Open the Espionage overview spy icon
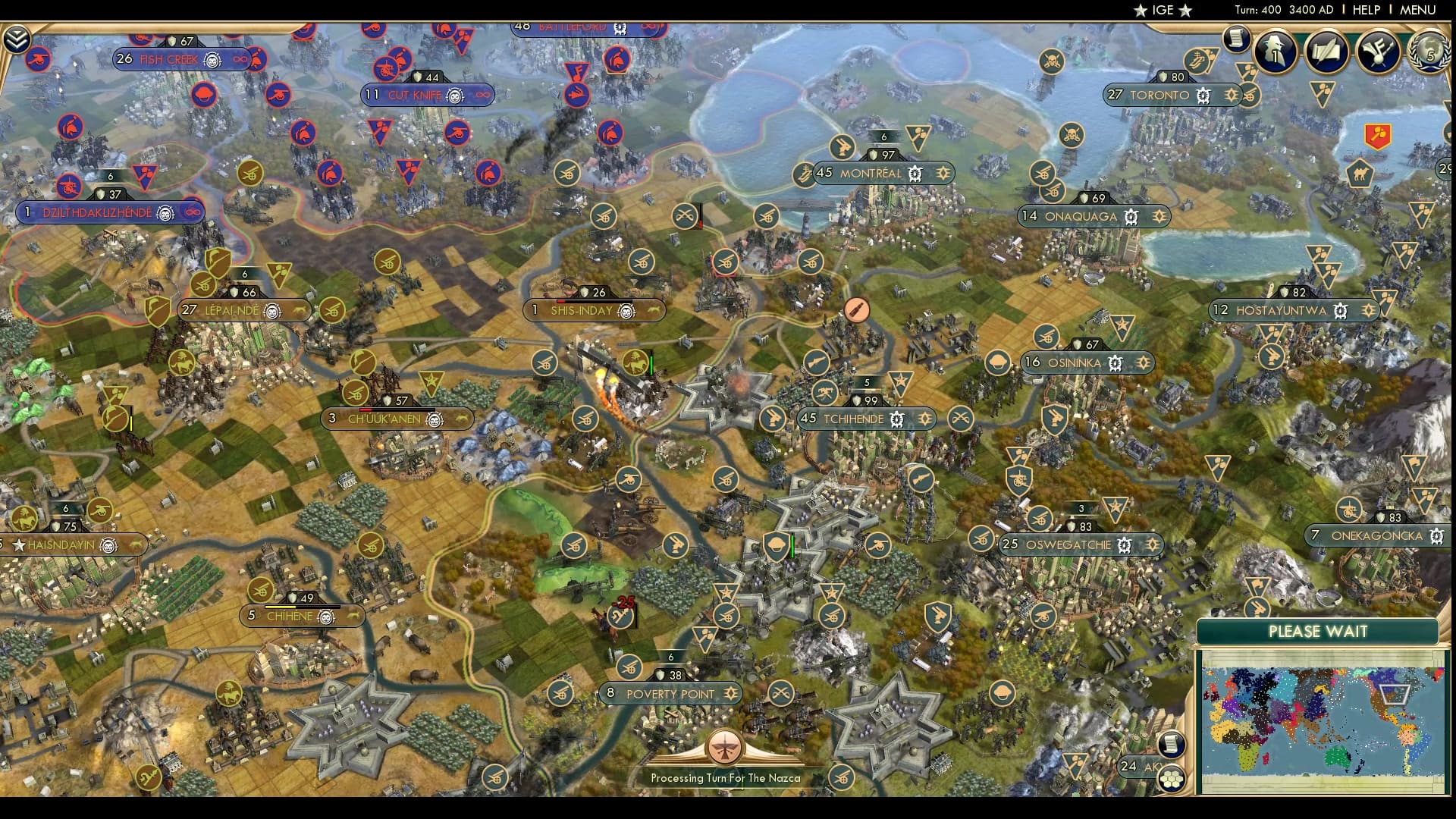 click(x=1275, y=53)
